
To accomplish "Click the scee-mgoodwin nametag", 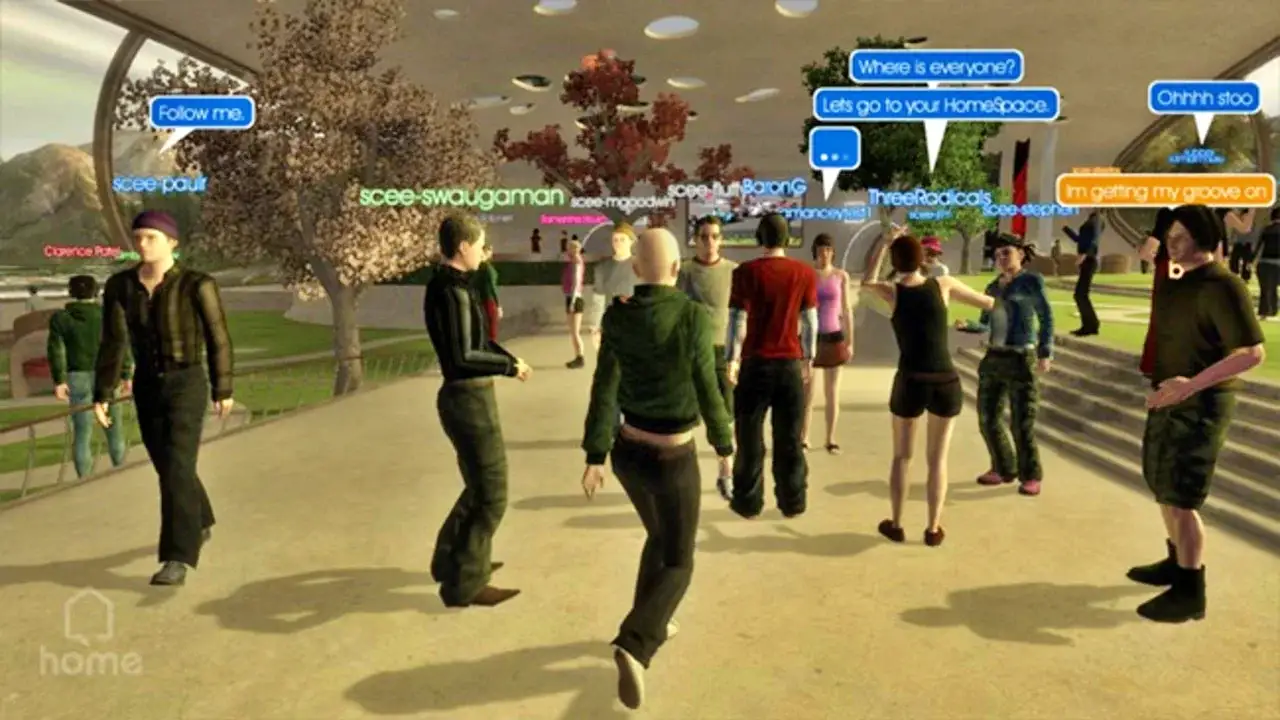I will coord(622,200).
